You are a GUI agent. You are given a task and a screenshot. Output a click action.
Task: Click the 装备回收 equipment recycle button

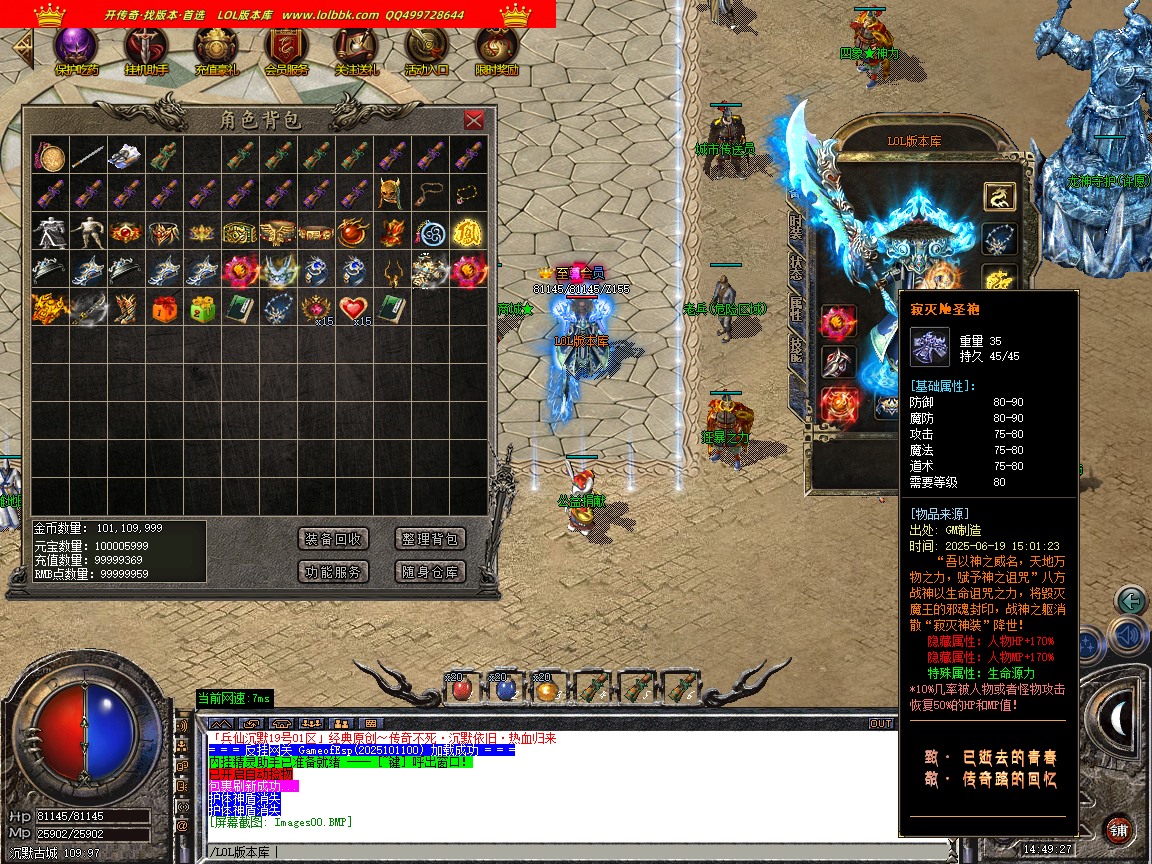coord(334,539)
